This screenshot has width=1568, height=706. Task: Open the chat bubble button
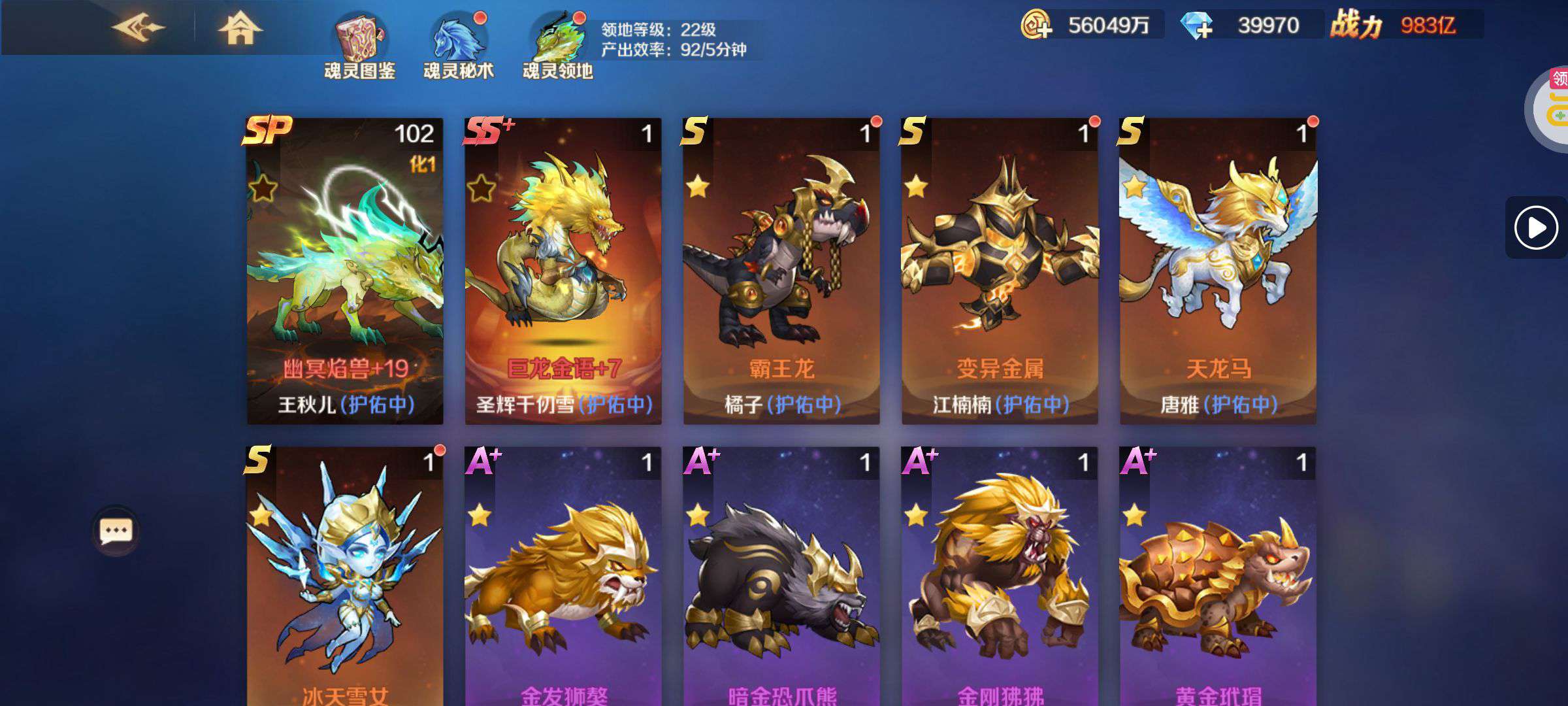[116, 531]
